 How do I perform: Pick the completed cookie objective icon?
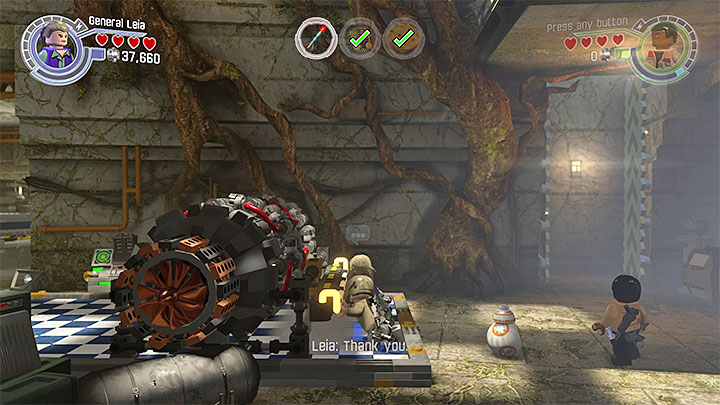(403, 39)
